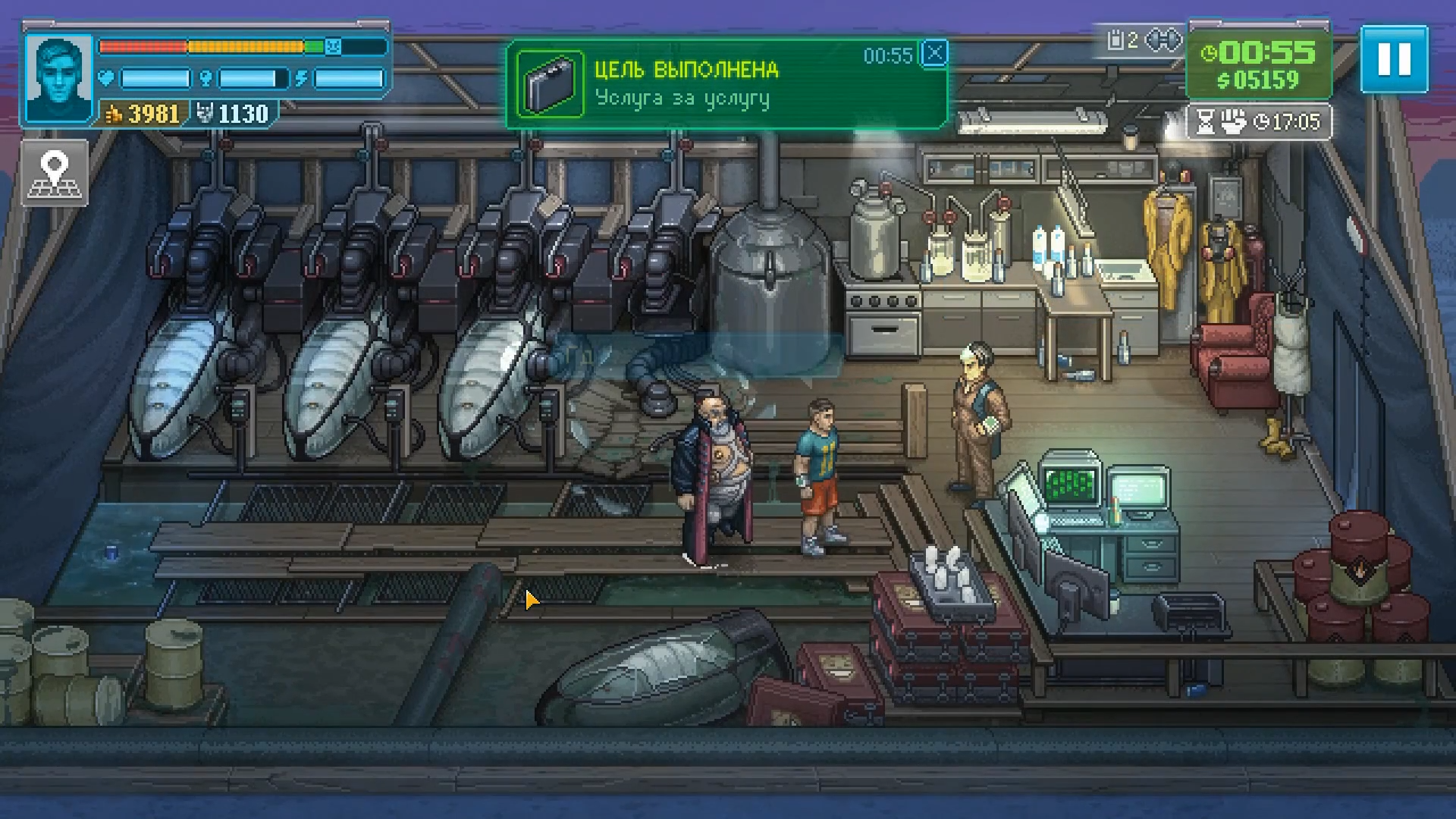
Task: Open the "Услуга за услугу" completed objective
Action: click(x=682, y=99)
